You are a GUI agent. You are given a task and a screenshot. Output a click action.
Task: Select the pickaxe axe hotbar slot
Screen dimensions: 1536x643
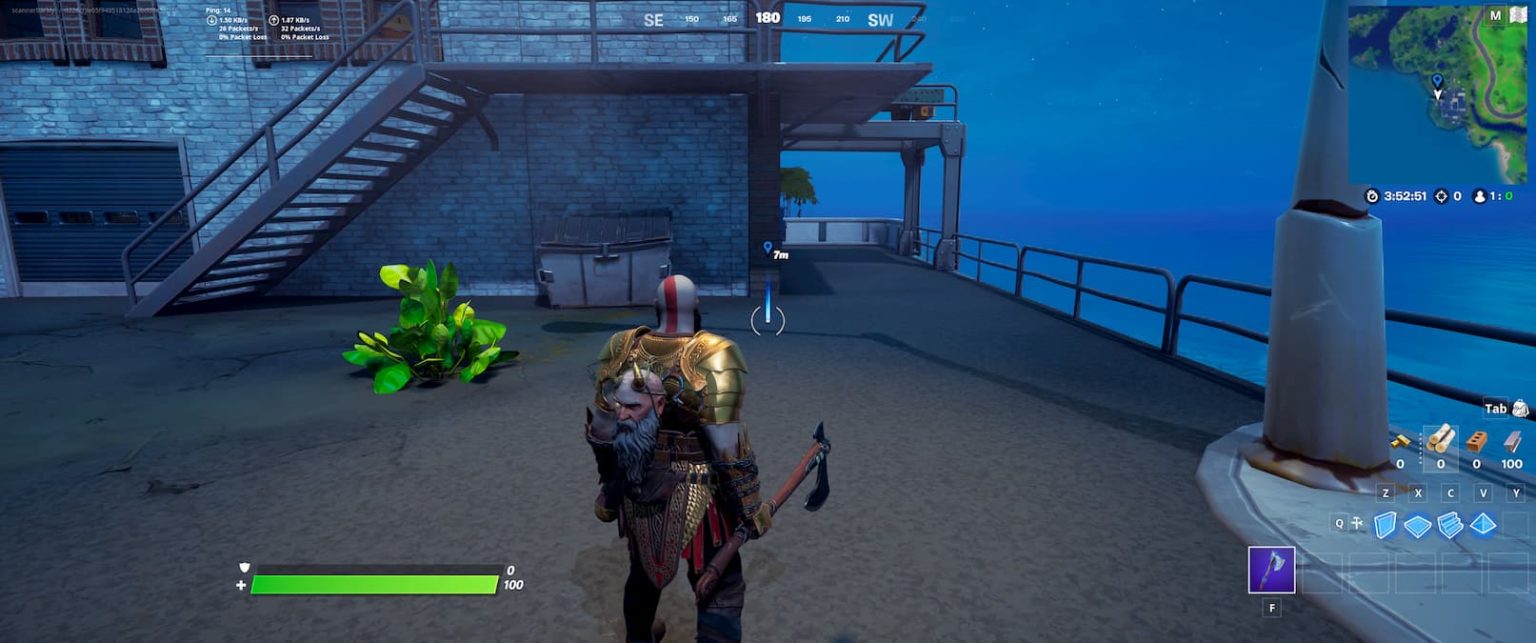(1271, 570)
